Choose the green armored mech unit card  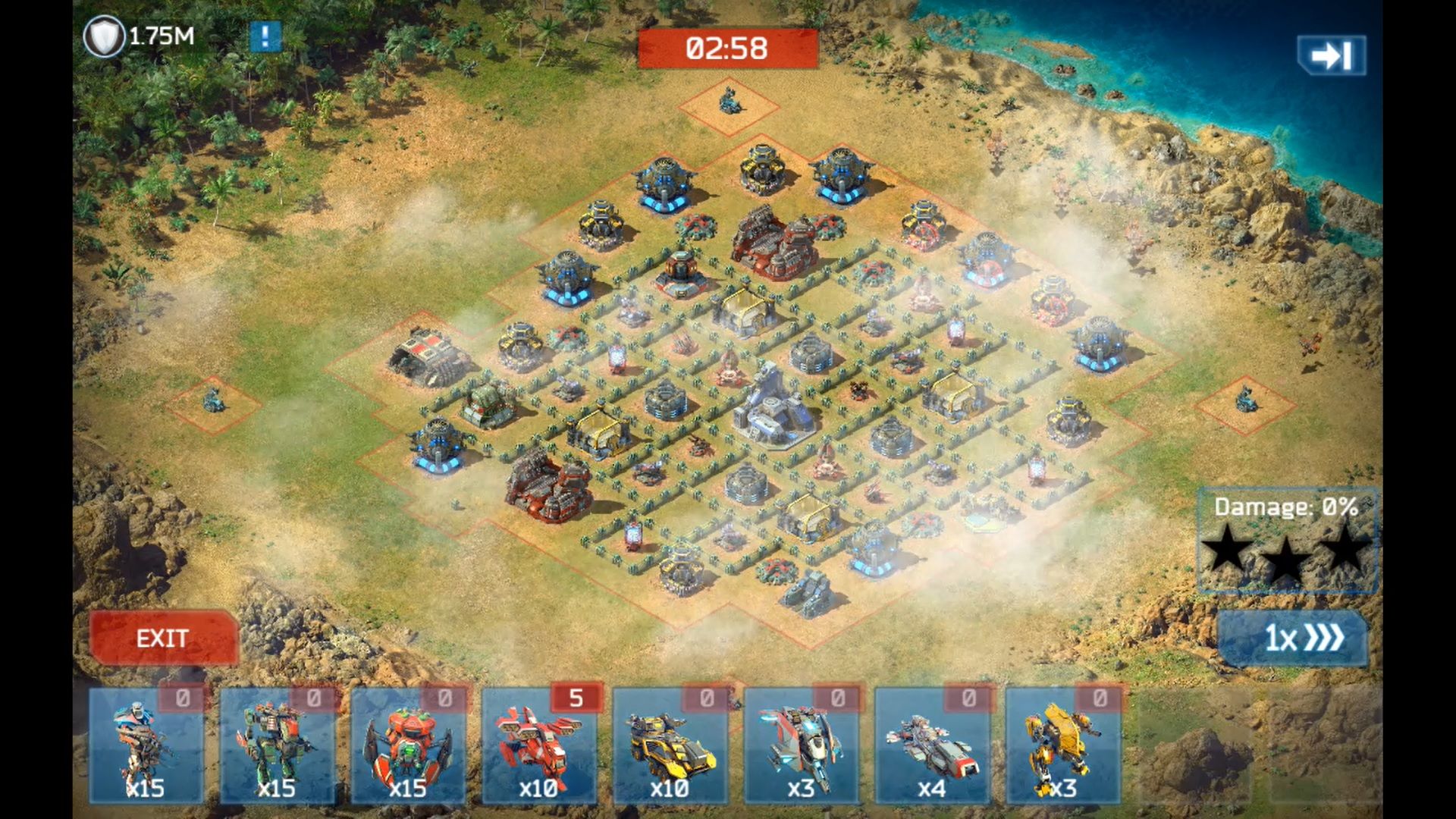pyautogui.click(x=277, y=746)
